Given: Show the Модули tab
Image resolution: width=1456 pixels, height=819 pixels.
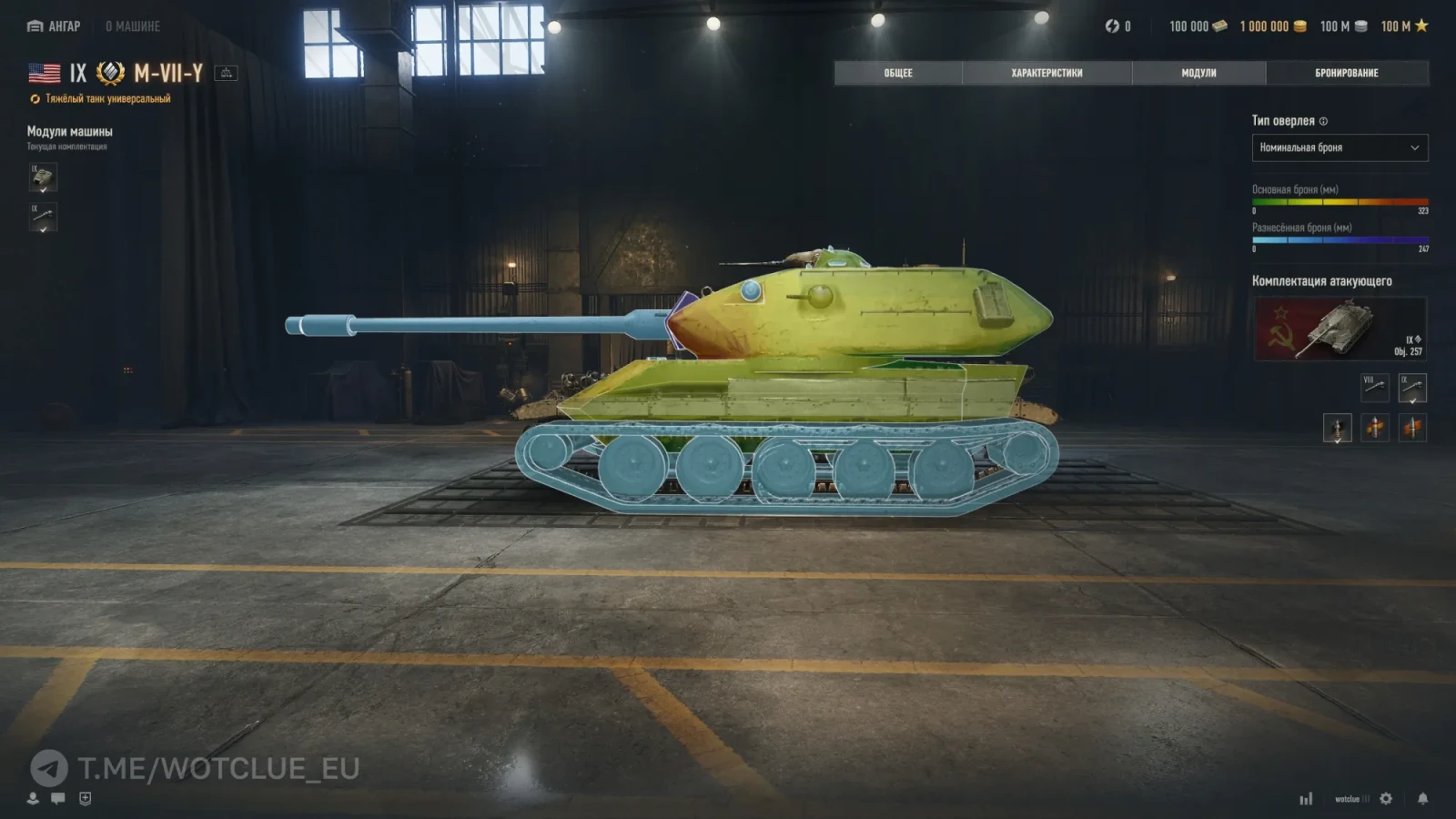Looking at the screenshot, I should tap(1198, 73).
